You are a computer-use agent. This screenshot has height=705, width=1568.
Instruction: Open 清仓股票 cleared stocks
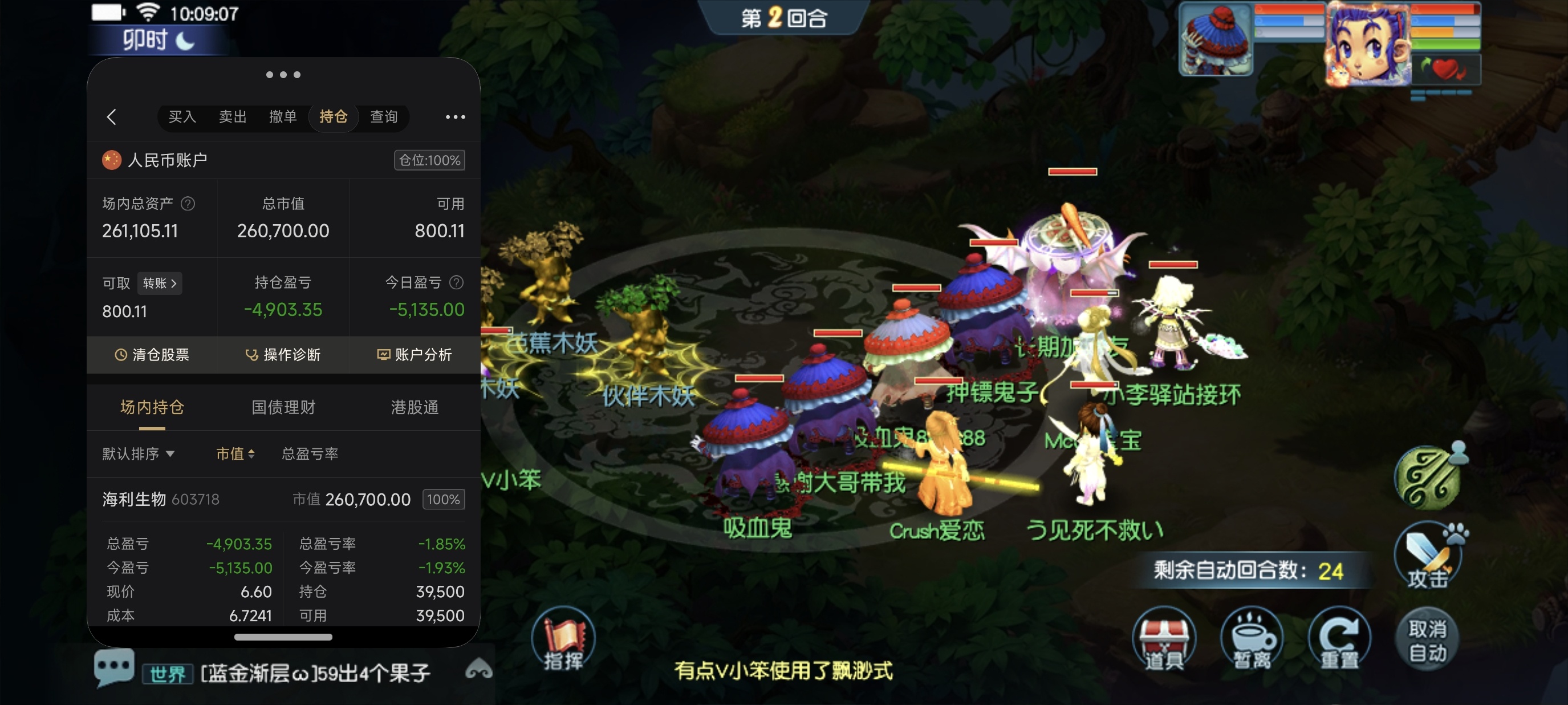click(152, 354)
